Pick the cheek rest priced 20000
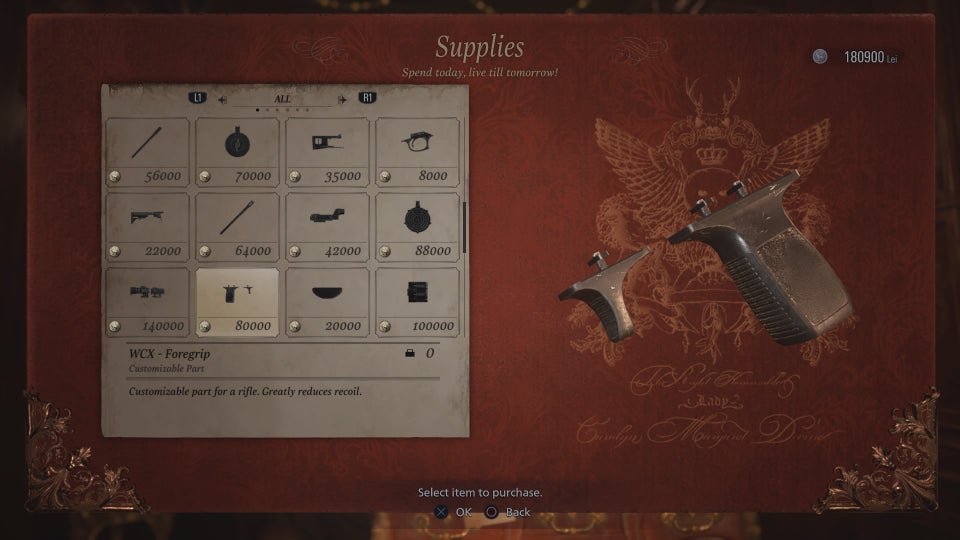 pyautogui.click(x=327, y=301)
